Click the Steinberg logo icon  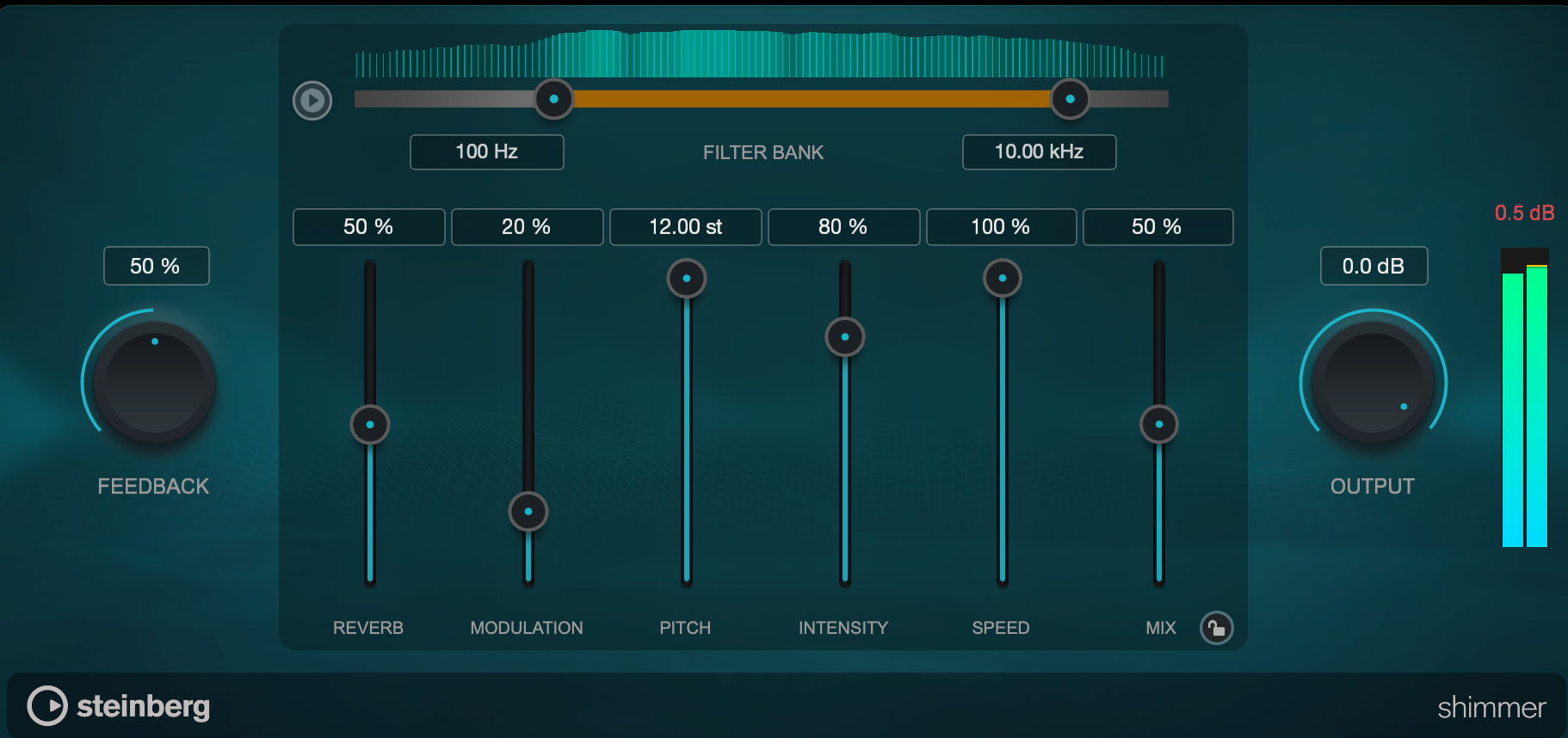pyautogui.click(x=48, y=706)
